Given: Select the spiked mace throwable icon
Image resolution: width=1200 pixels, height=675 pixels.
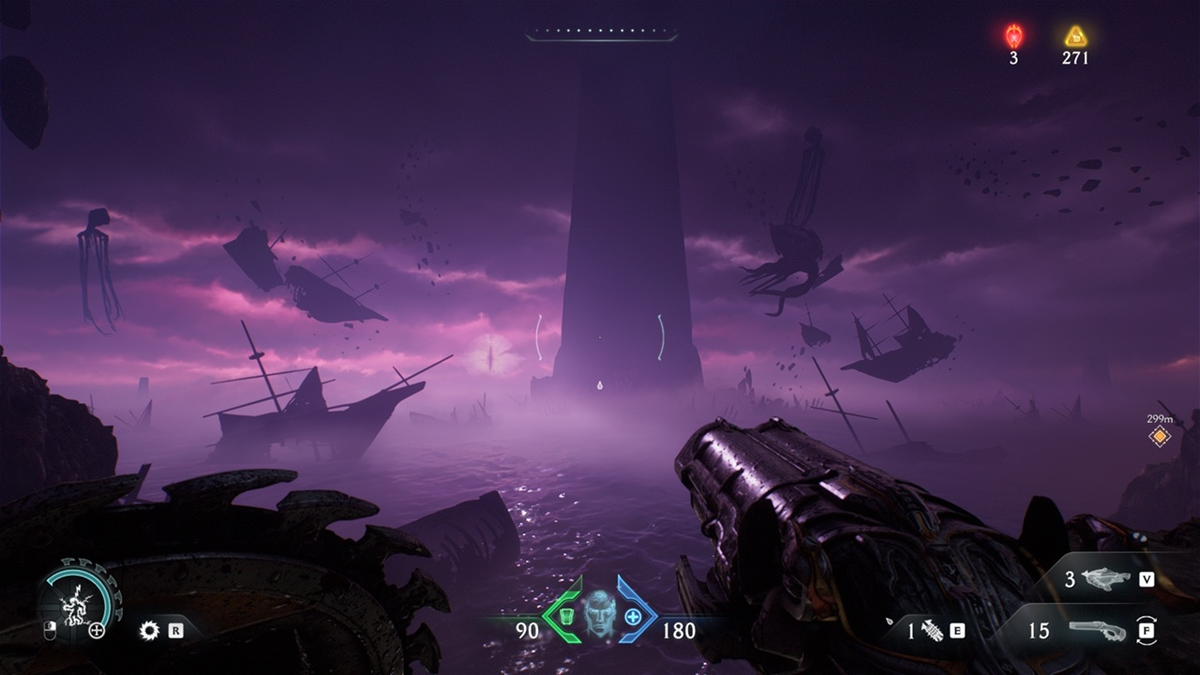Looking at the screenshot, I should pos(932,631).
